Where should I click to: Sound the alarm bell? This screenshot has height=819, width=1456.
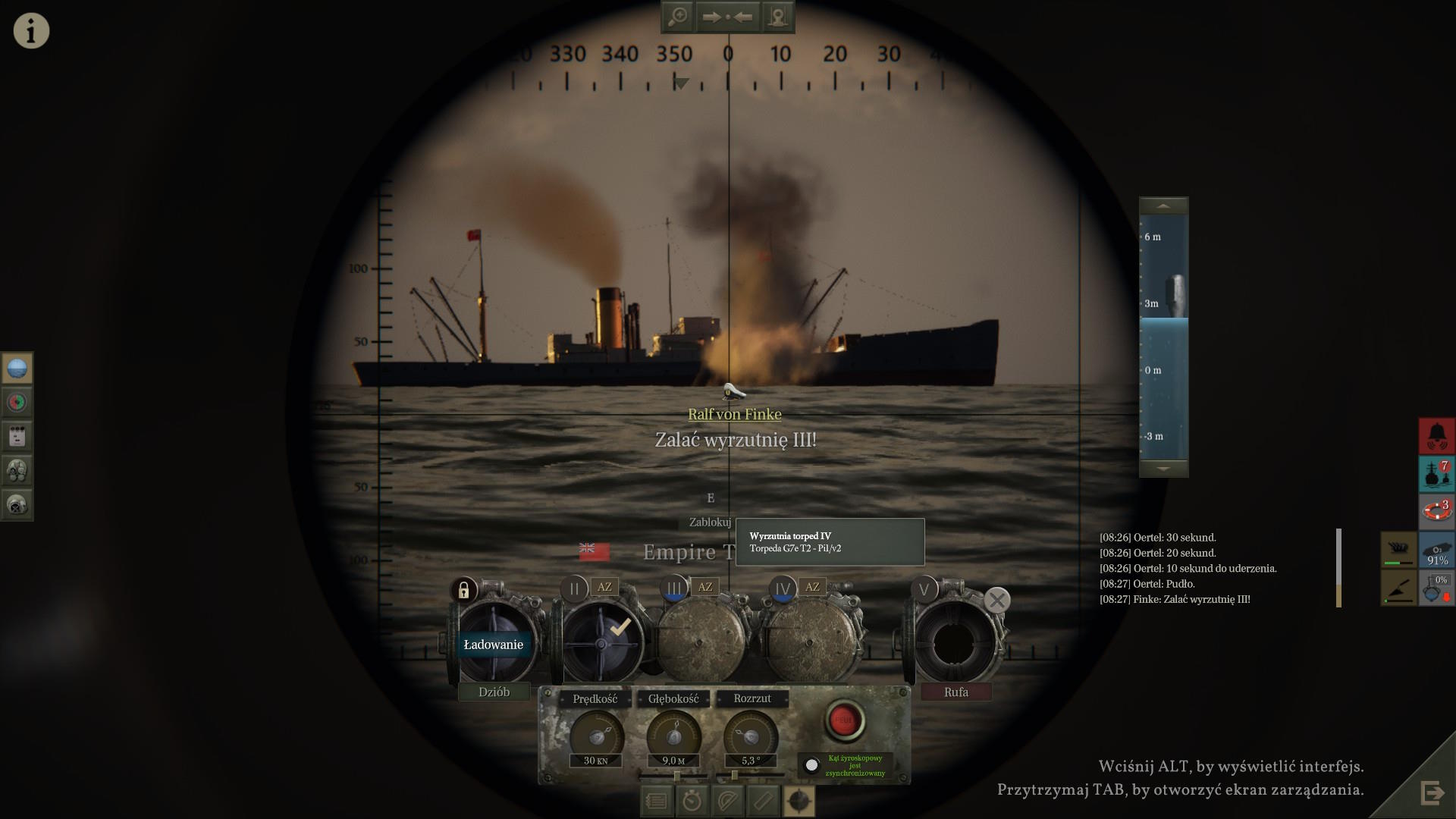(1436, 436)
